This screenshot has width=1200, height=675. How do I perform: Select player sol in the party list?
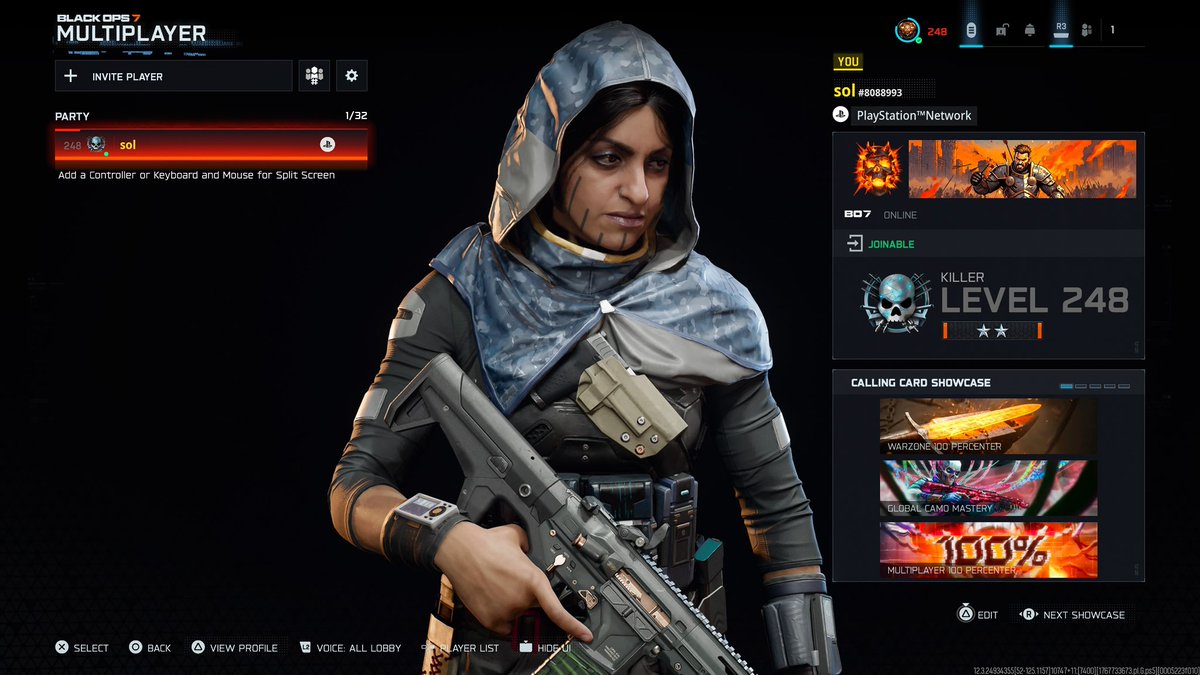point(211,145)
